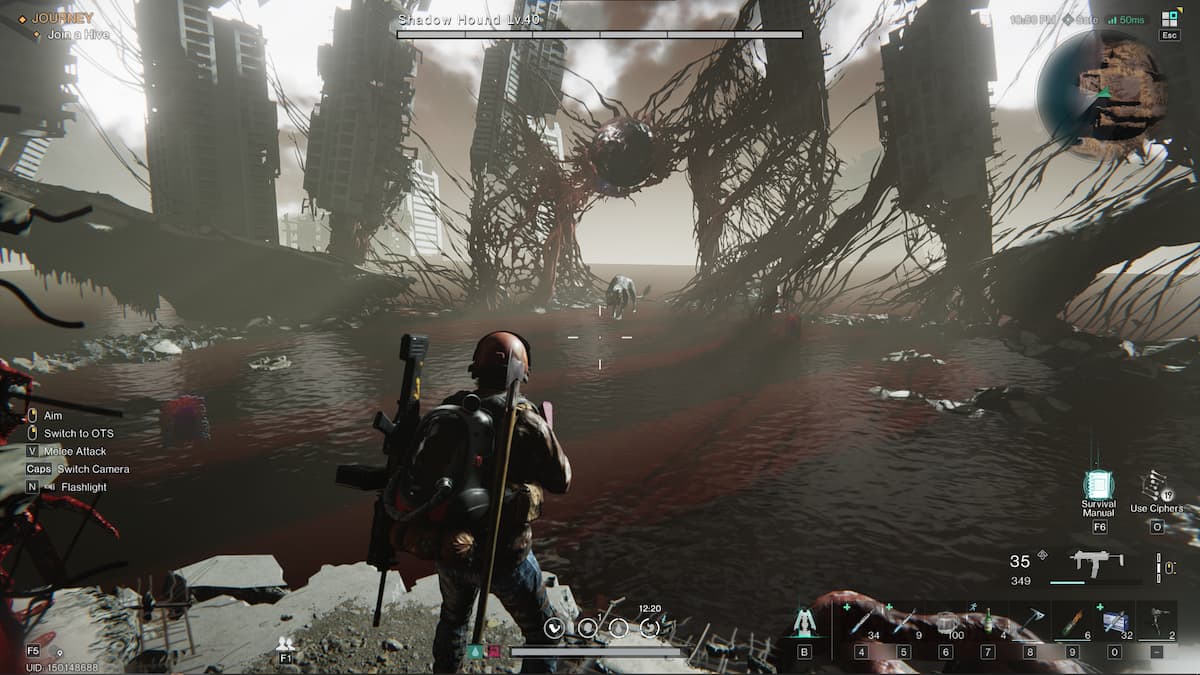Click the red status effect icon
Viewport: 1200px width, 675px height.
[x=494, y=652]
